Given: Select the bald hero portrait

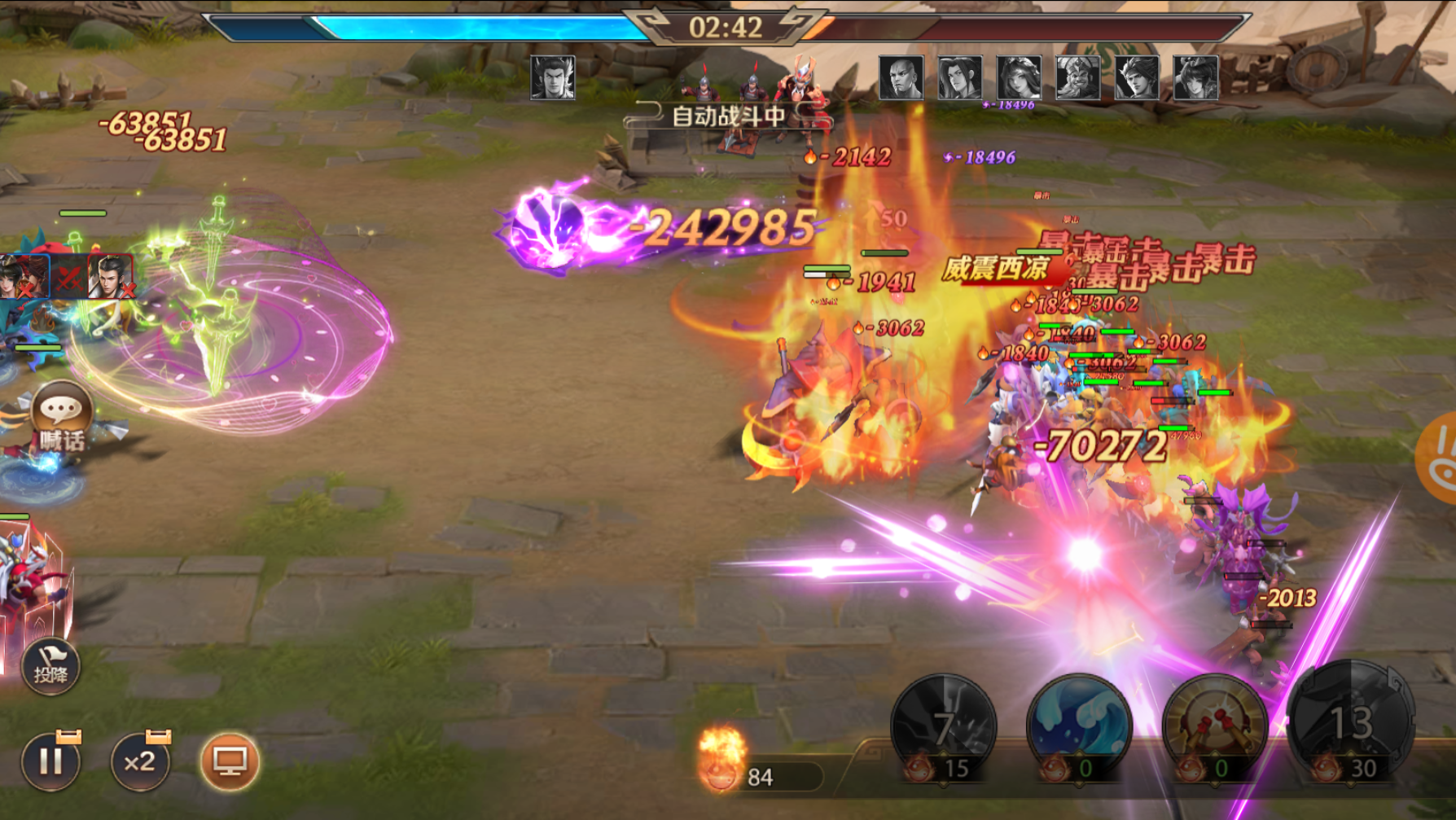Looking at the screenshot, I should pos(901,78).
